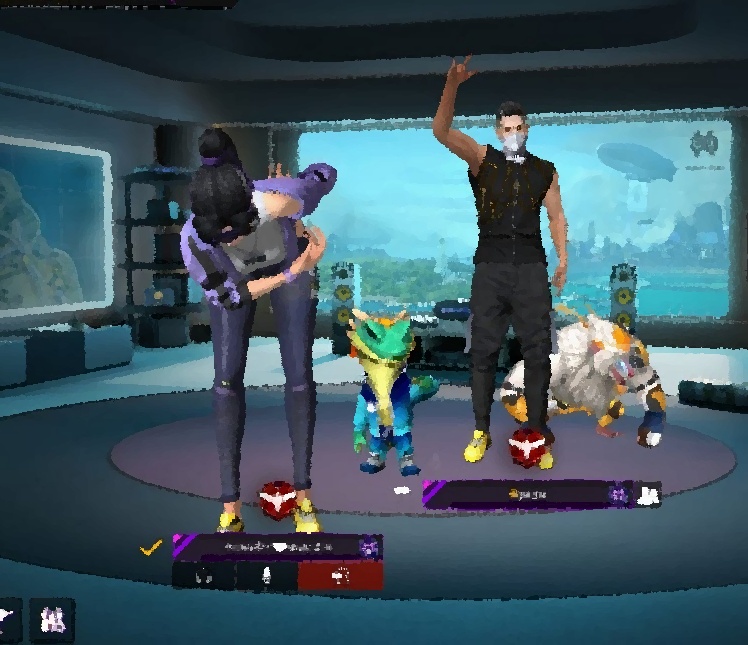Viewport: 748px width, 645px height.
Task: Click the red button on the left player panel
Action: (340, 576)
